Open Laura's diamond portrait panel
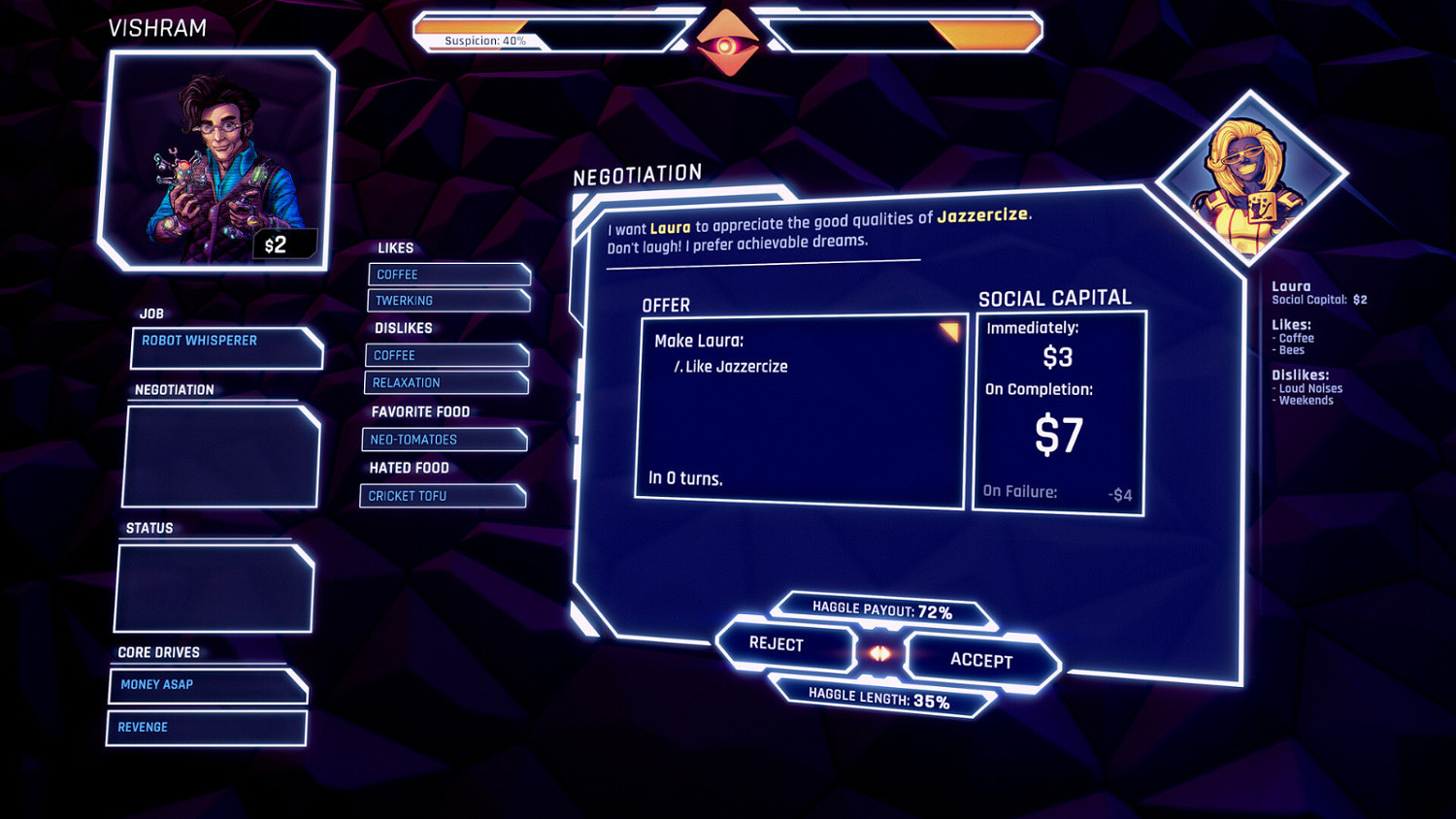 click(1250, 170)
